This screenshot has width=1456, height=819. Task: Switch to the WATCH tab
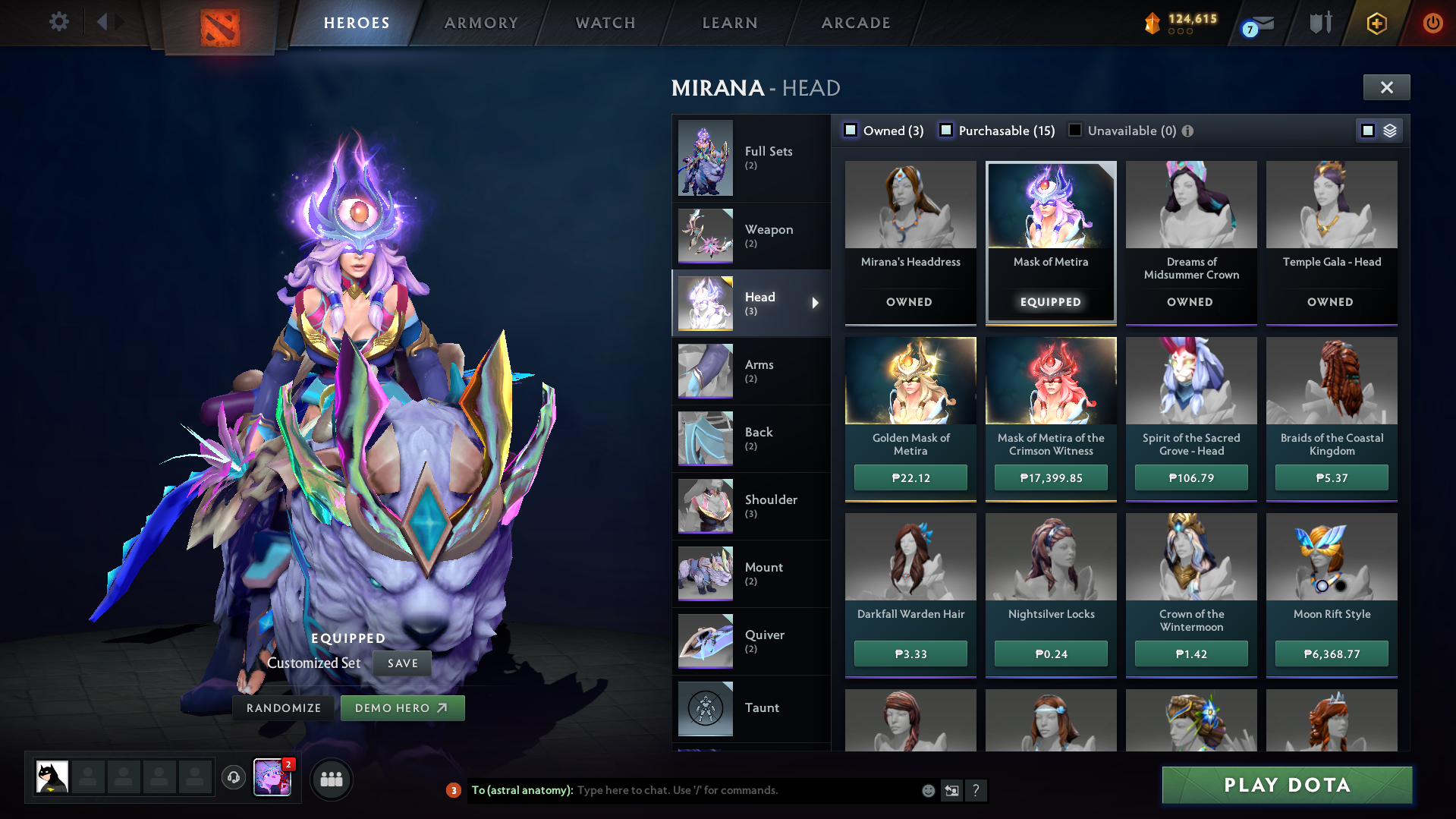[x=605, y=23]
